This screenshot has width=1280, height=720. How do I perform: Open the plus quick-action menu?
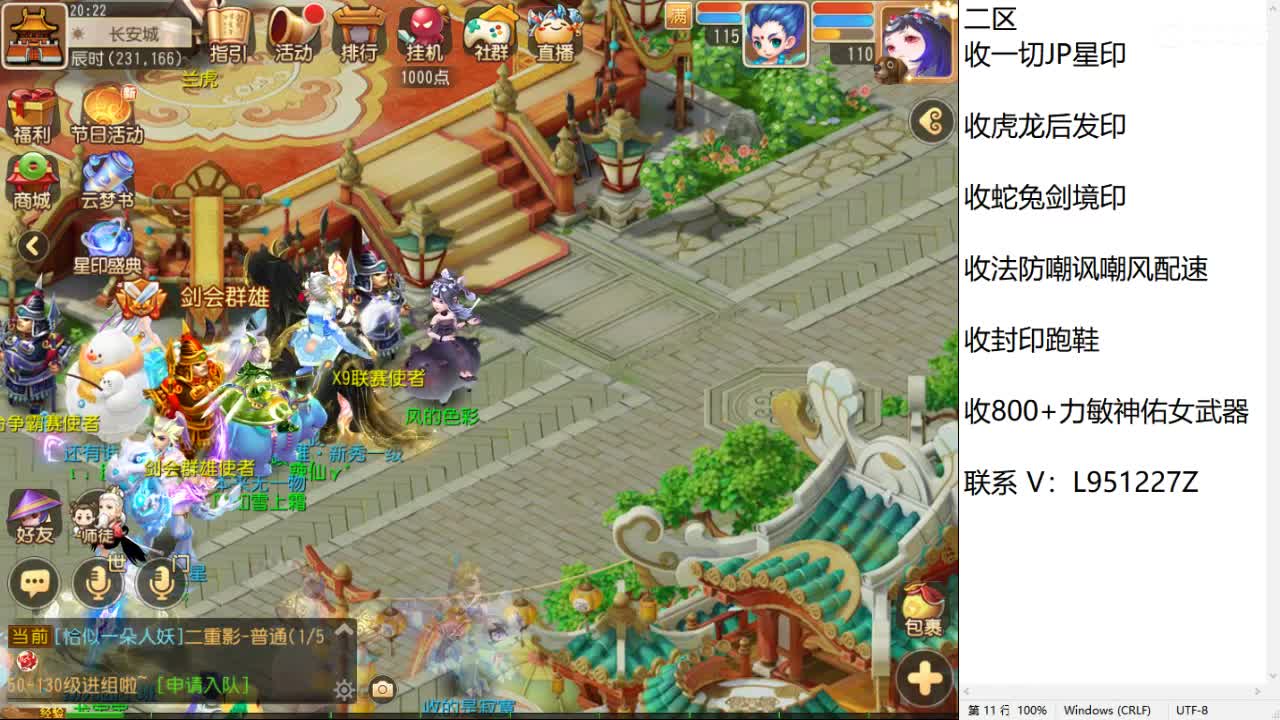click(x=920, y=676)
